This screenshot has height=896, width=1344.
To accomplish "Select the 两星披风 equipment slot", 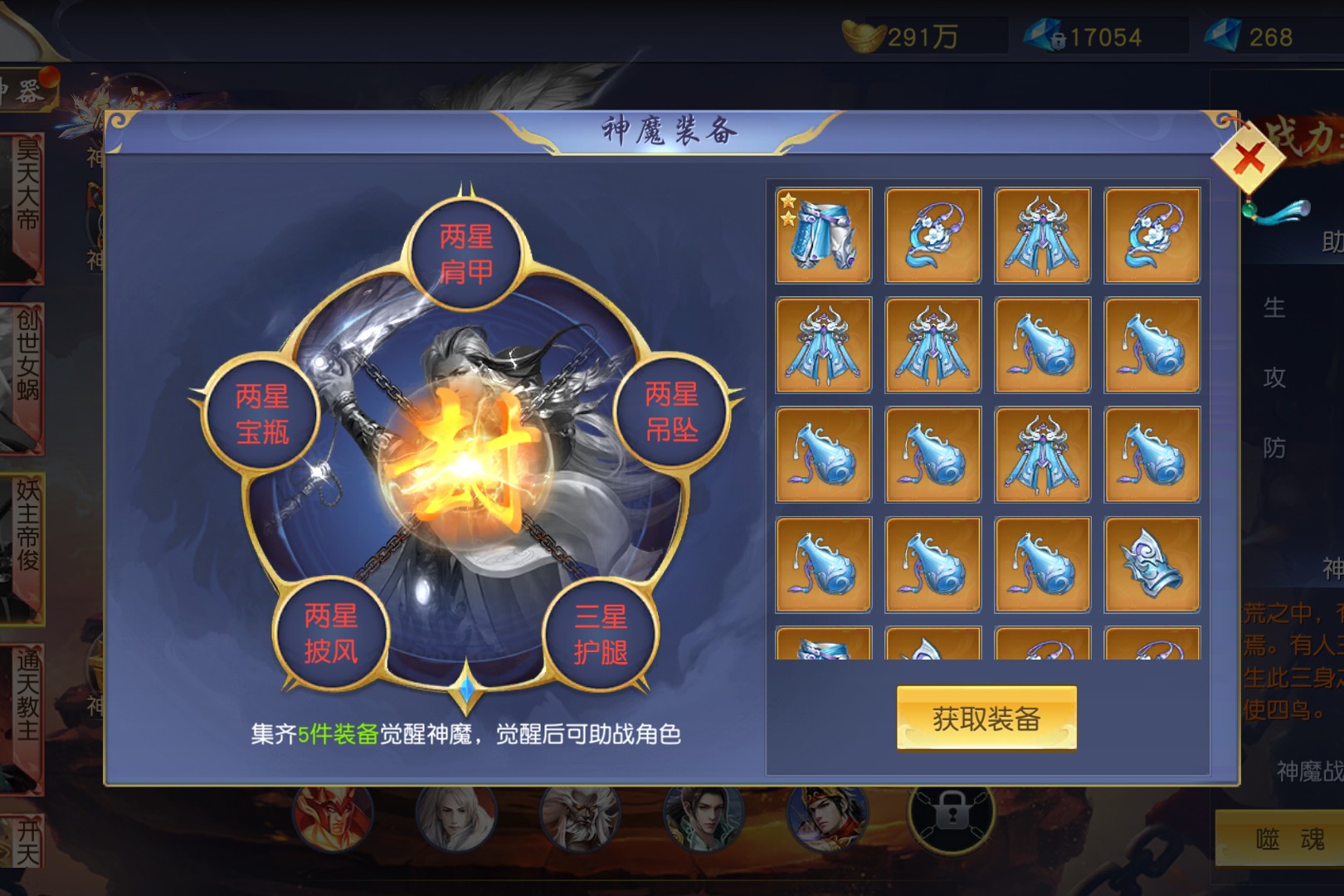I will point(330,633).
